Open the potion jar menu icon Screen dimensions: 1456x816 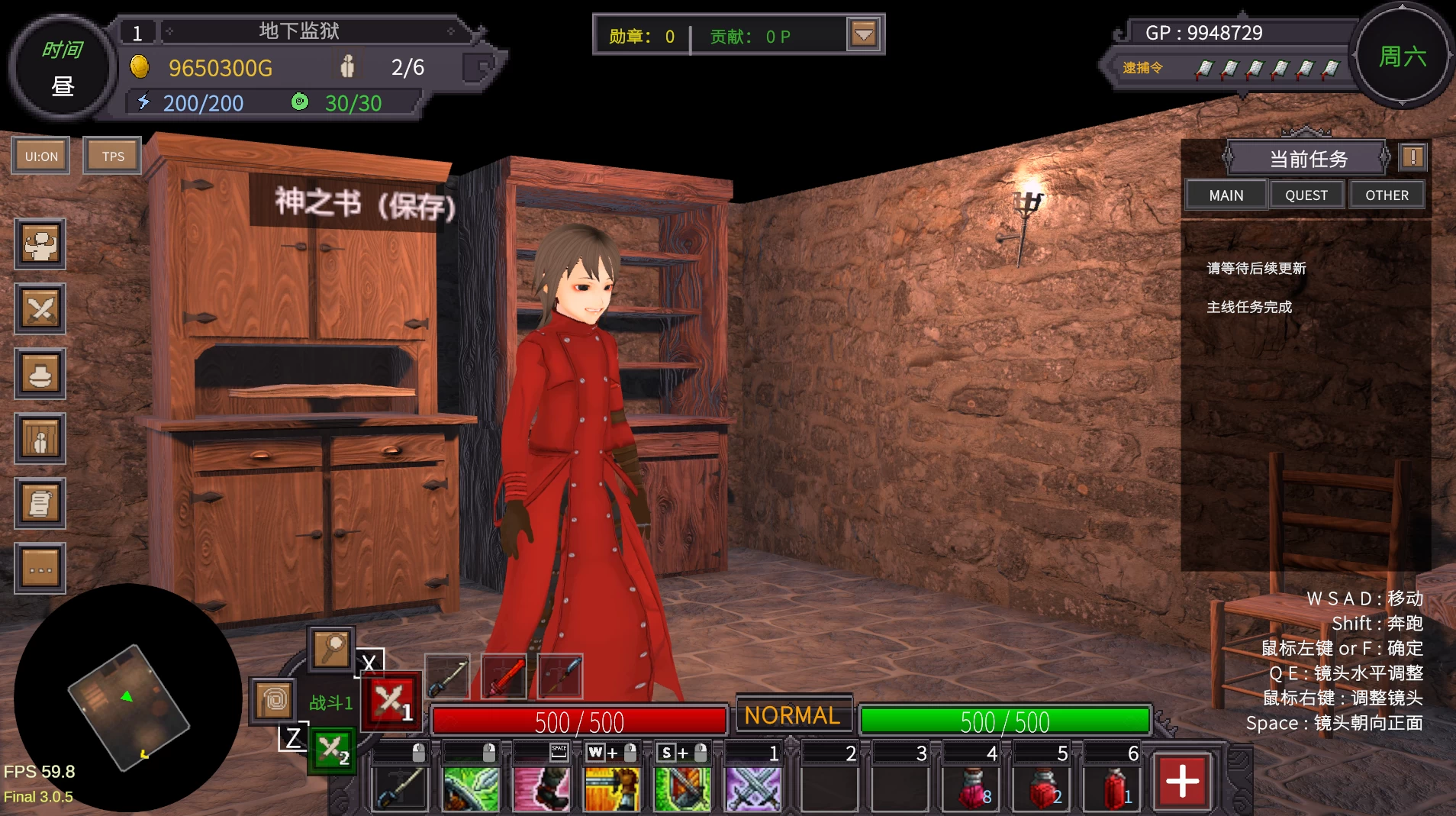(40, 374)
